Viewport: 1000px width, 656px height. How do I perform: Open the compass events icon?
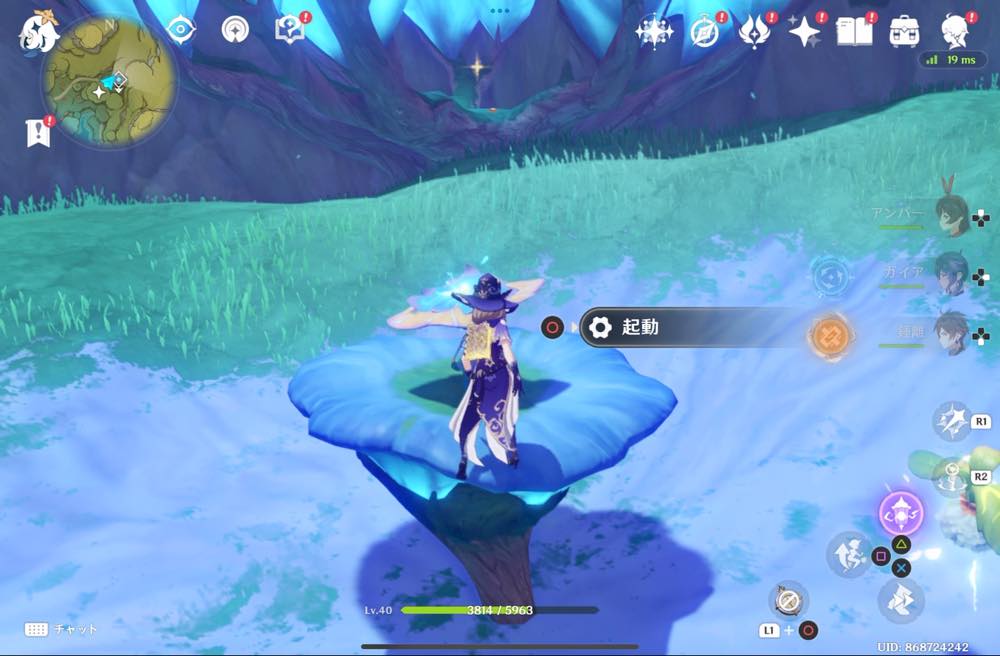click(x=705, y=32)
